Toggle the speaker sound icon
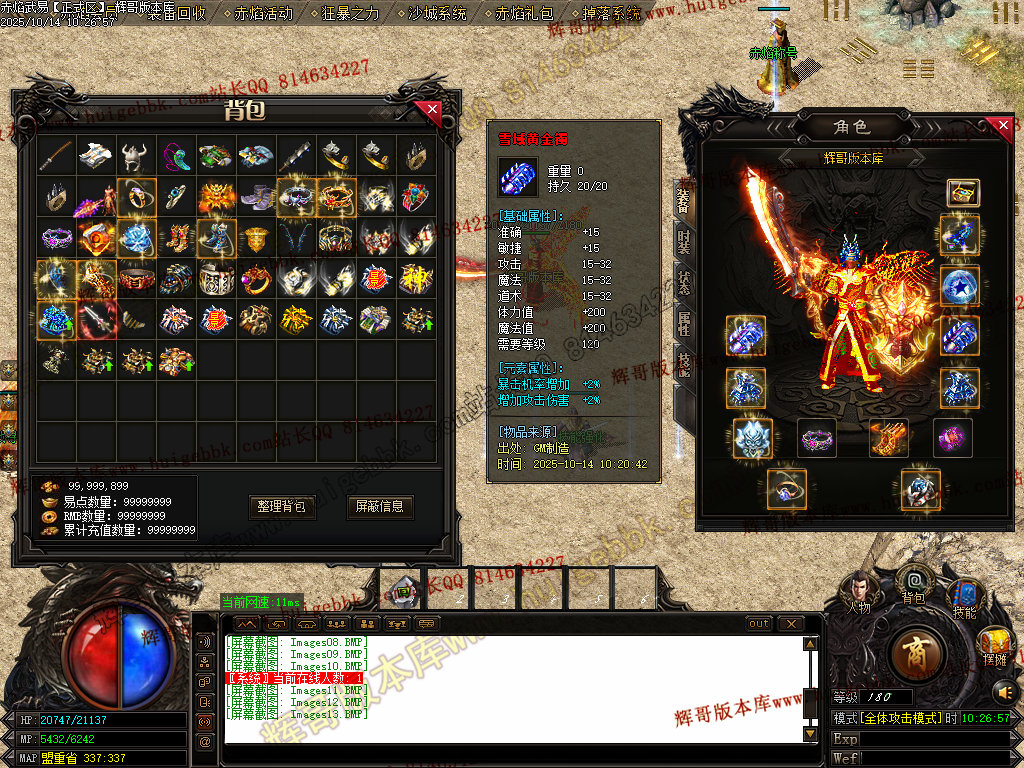Screen dimensions: 1024x768 point(1003,691)
